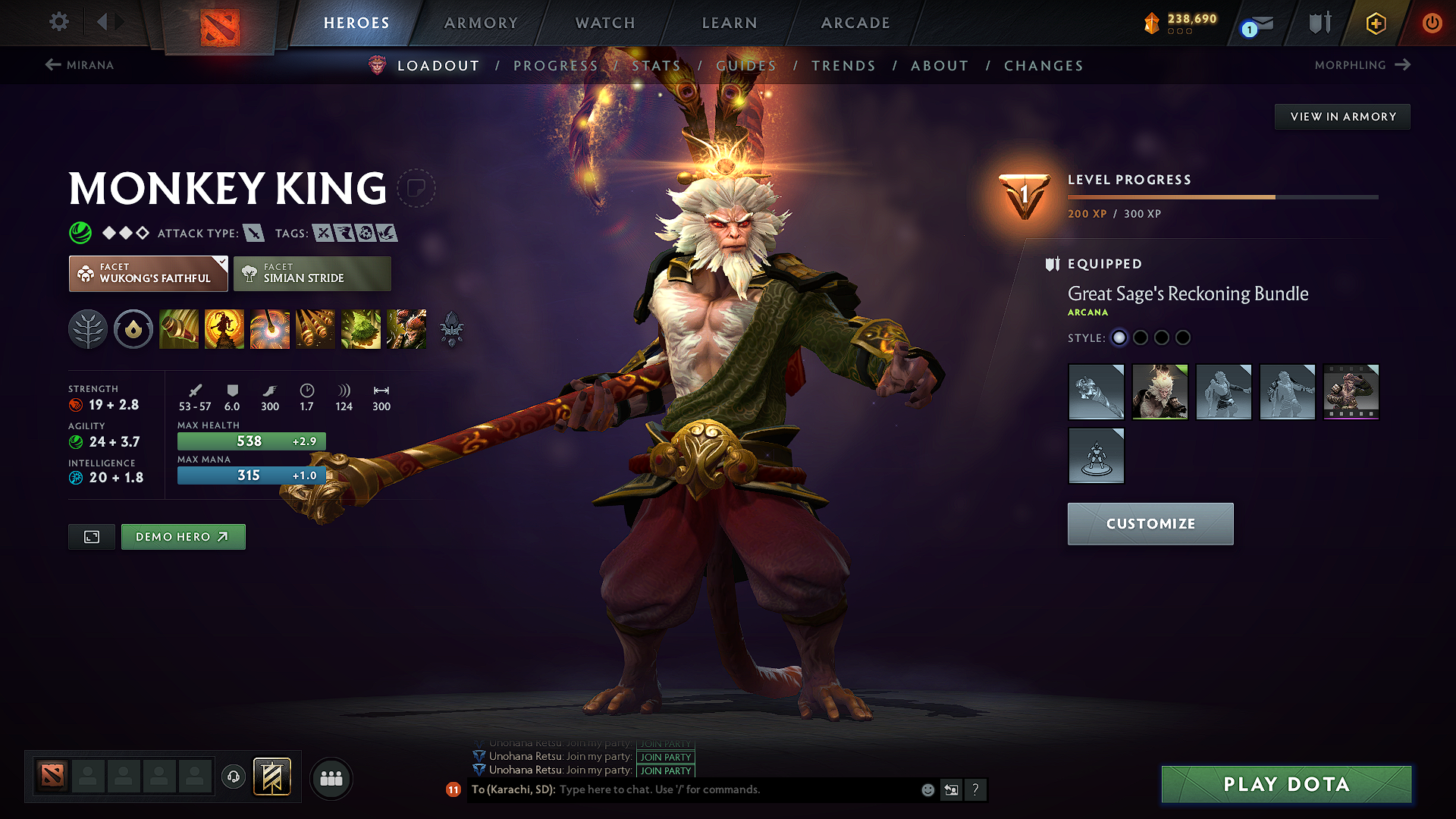This screenshot has height=819, width=1456.
Task: Open the Wukong's Command ultimate icon
Action: click(406, 329)
